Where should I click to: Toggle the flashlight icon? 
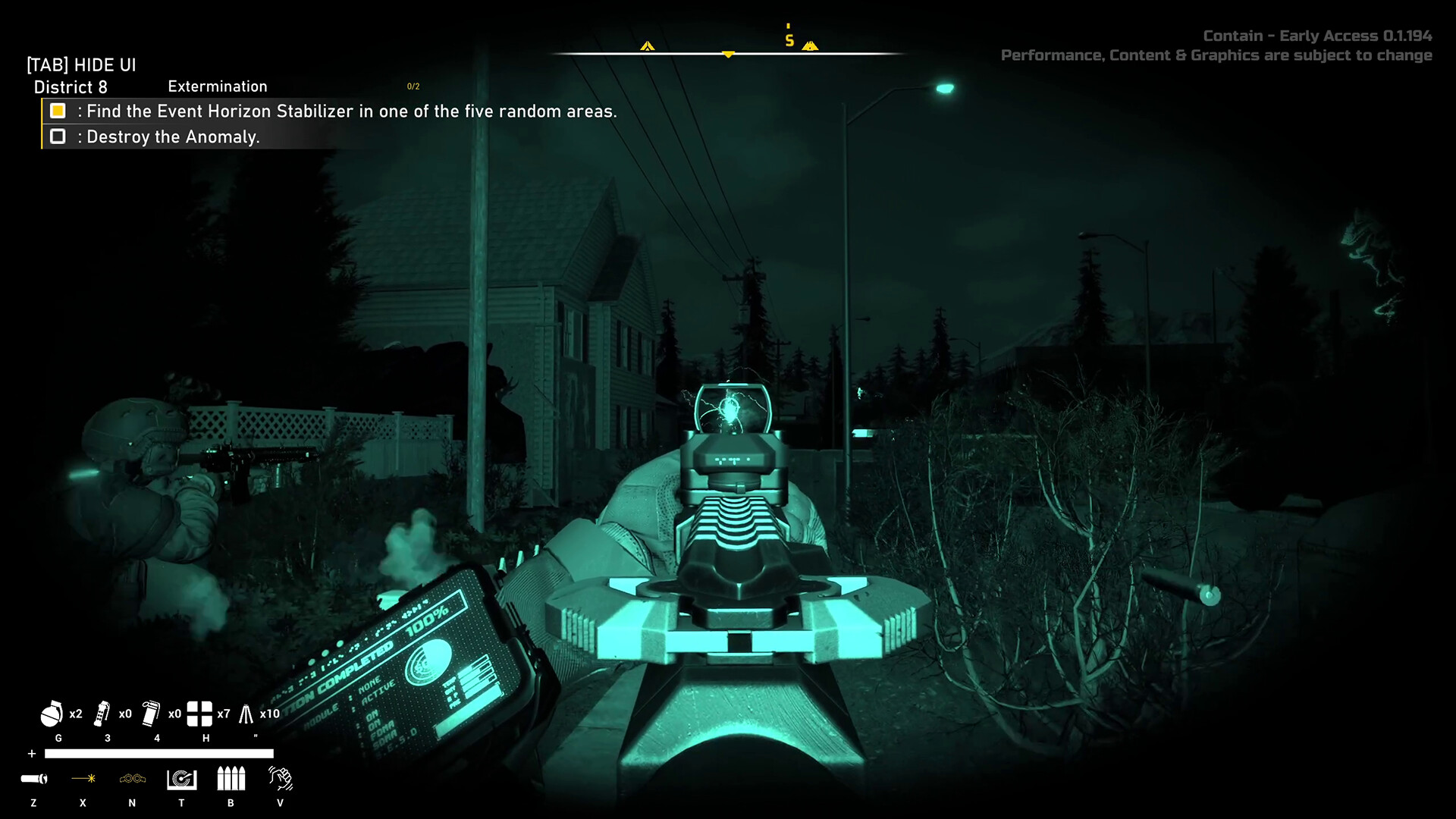click(x=34, y=779)
